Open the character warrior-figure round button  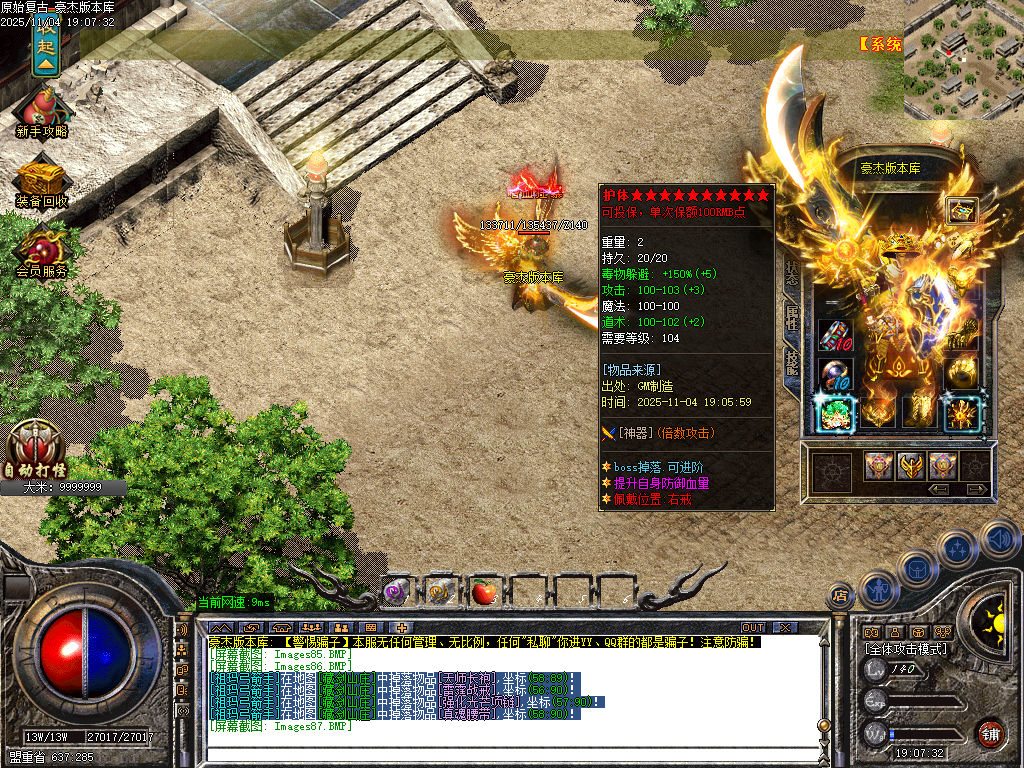(878, 589)
